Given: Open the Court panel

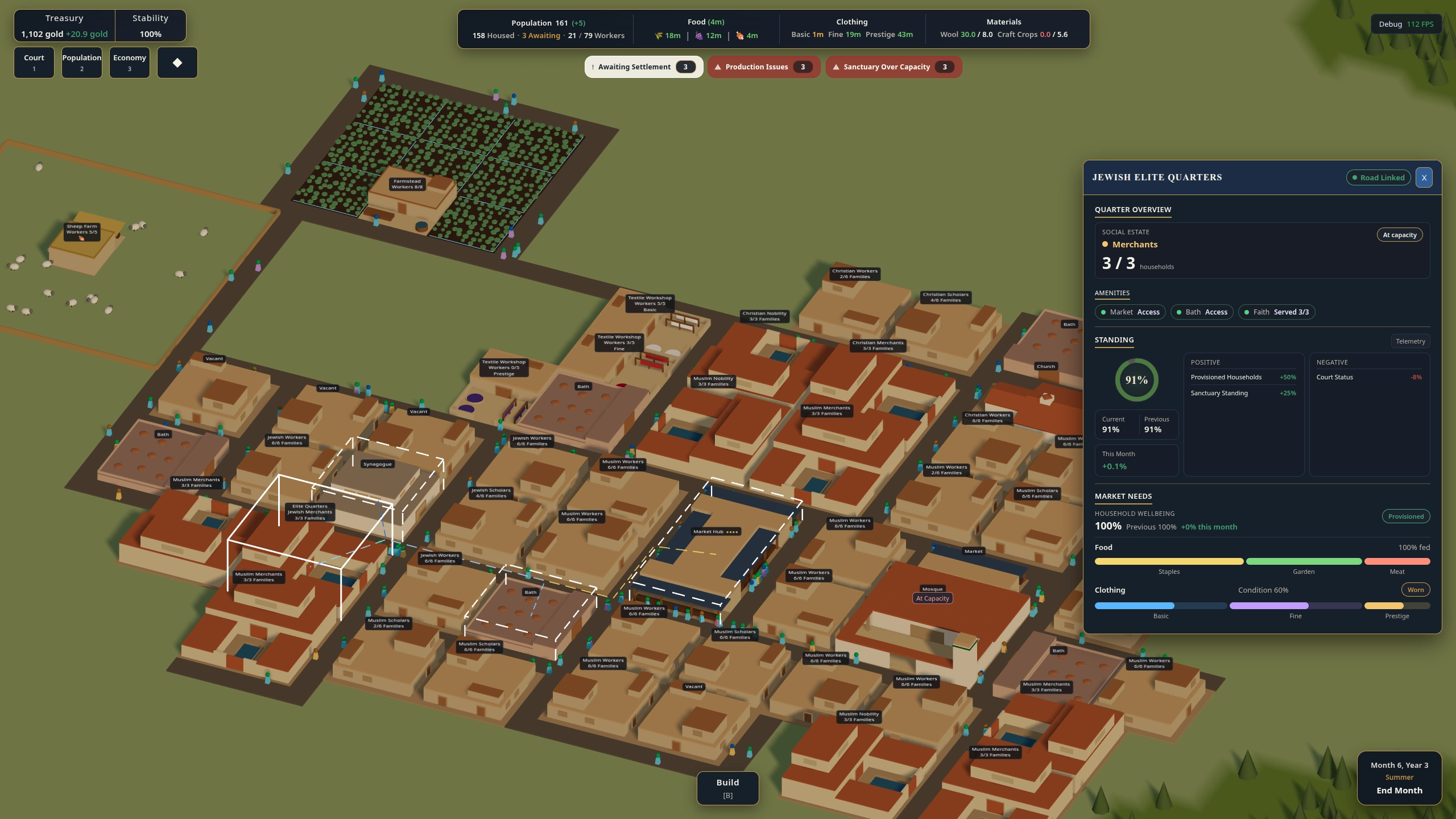Looking at the screenshot, I should pyautogui.click(x=34, y=62).
